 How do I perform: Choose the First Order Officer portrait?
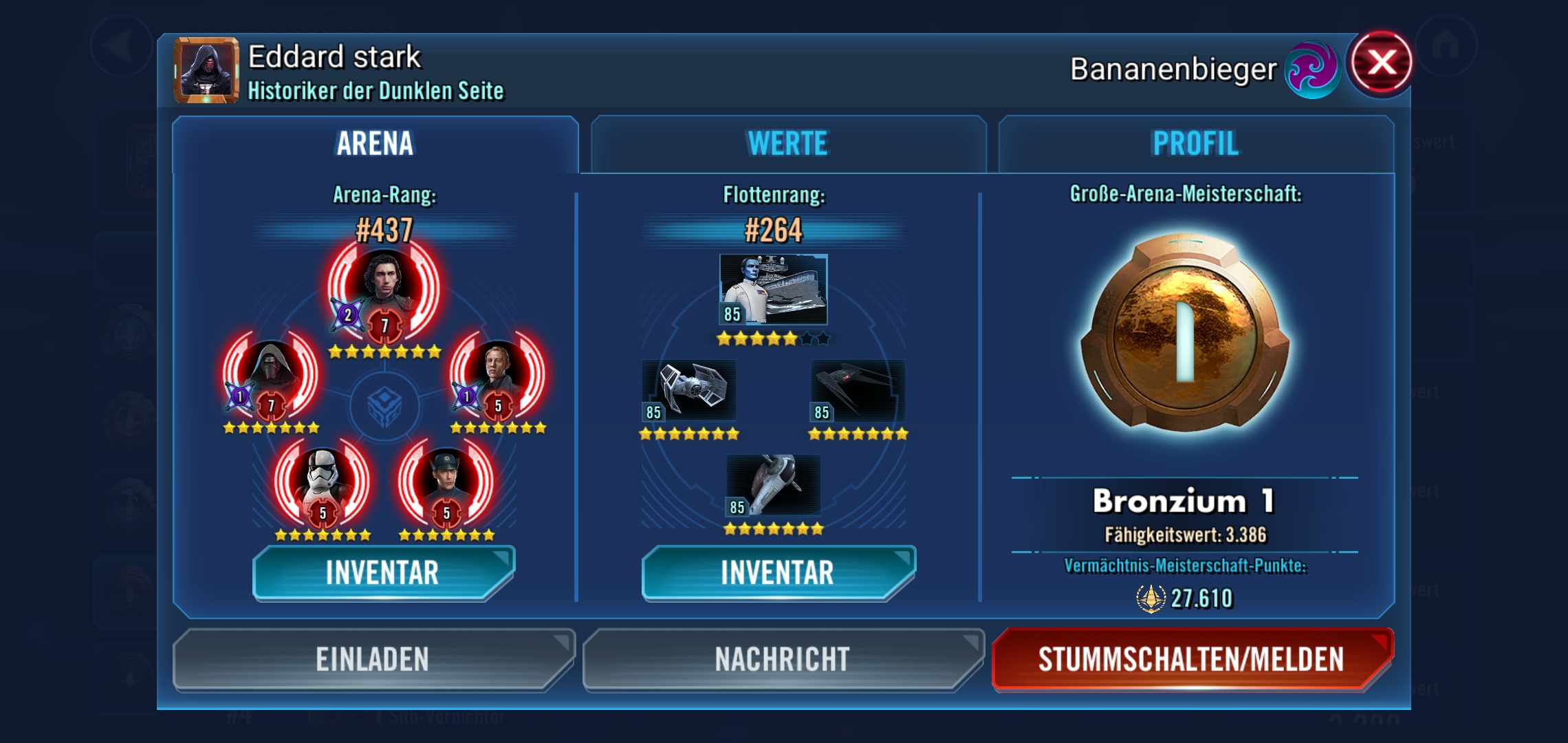point(446,482)
